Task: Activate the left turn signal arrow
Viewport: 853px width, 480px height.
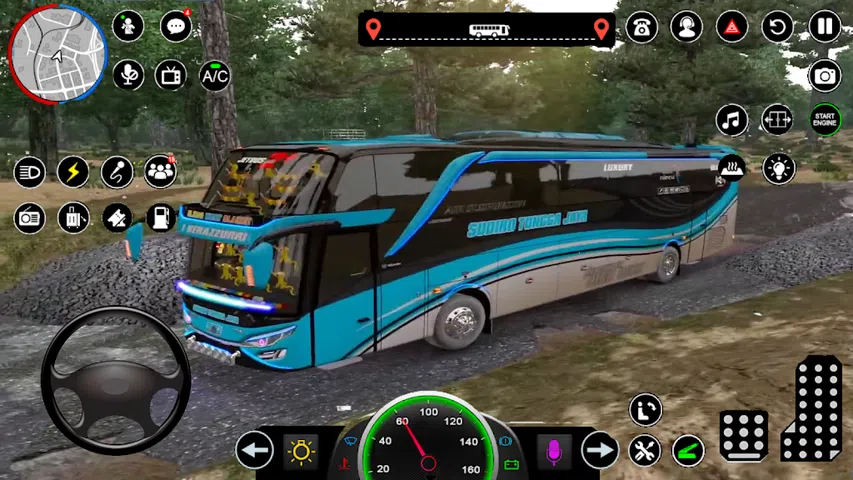Action: [255, 450]
